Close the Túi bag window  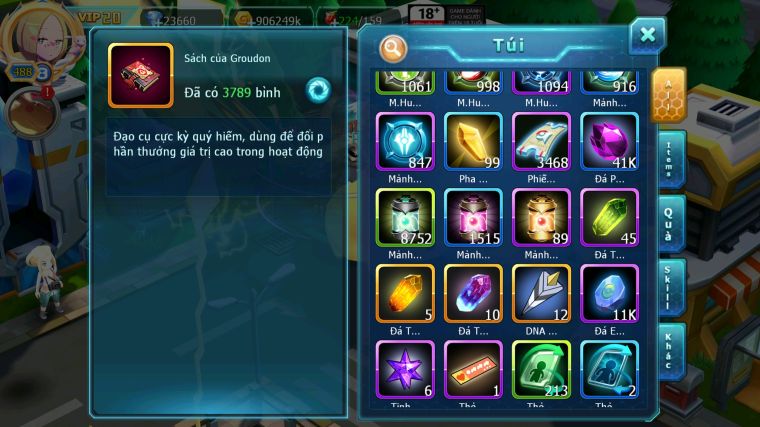[647, 36]
